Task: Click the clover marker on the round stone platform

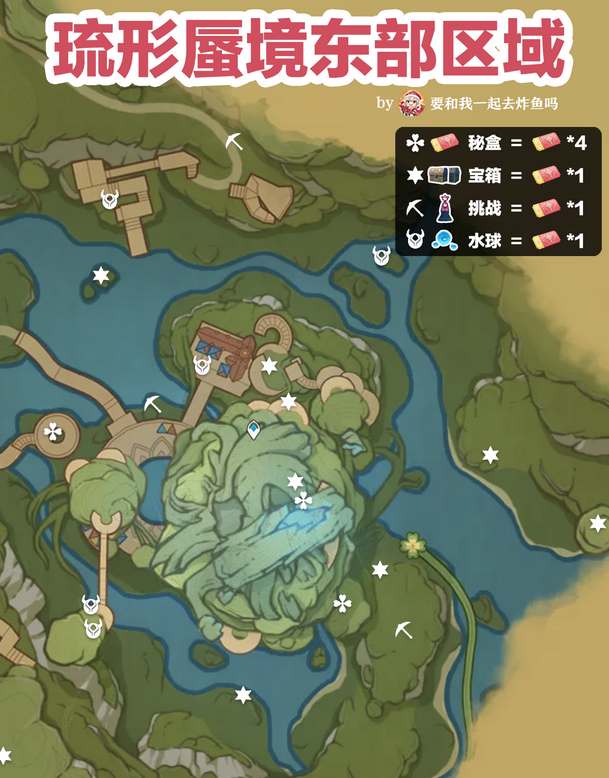Action: (53, 432)
